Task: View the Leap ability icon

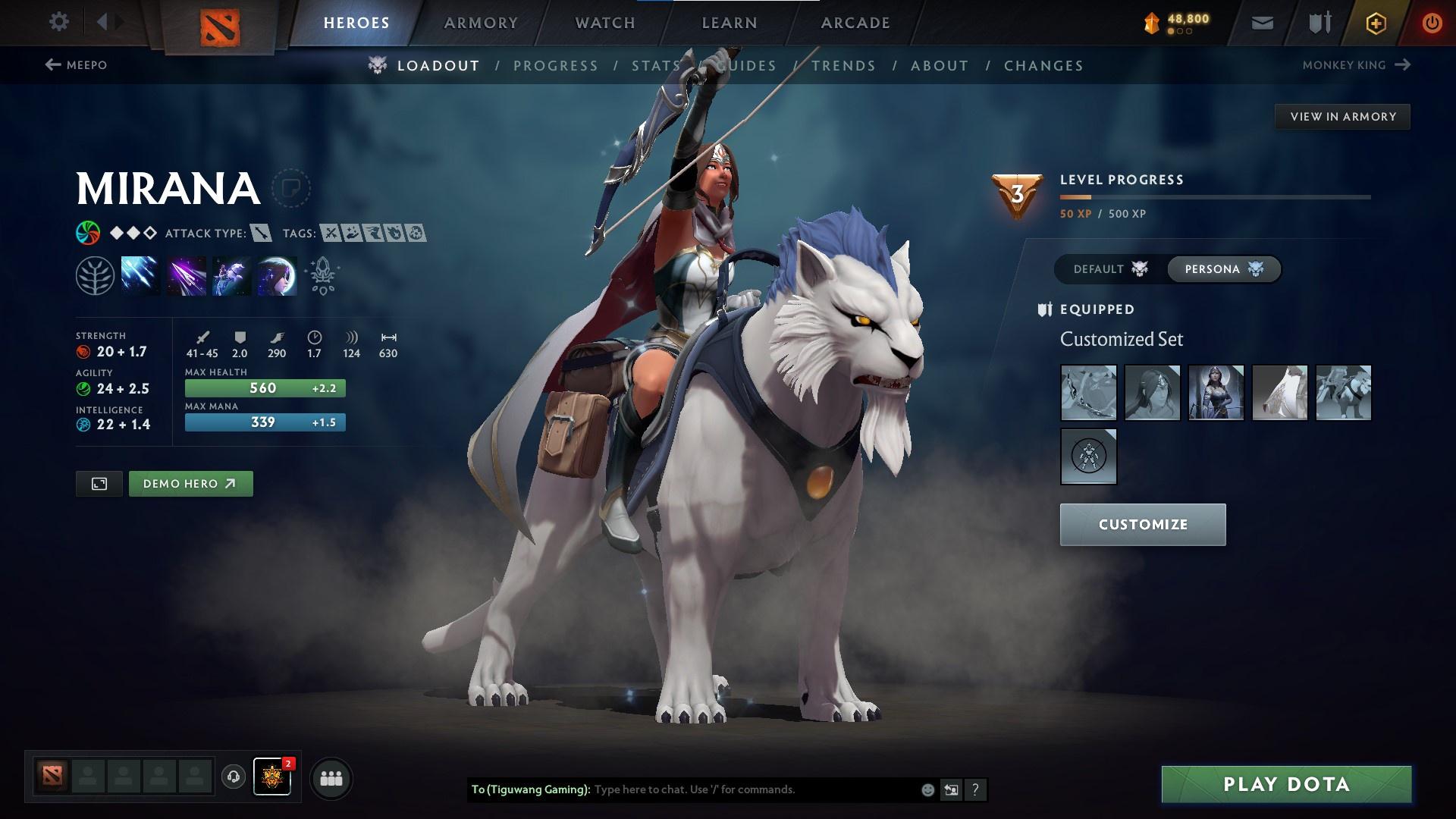Action: [231, 275]
